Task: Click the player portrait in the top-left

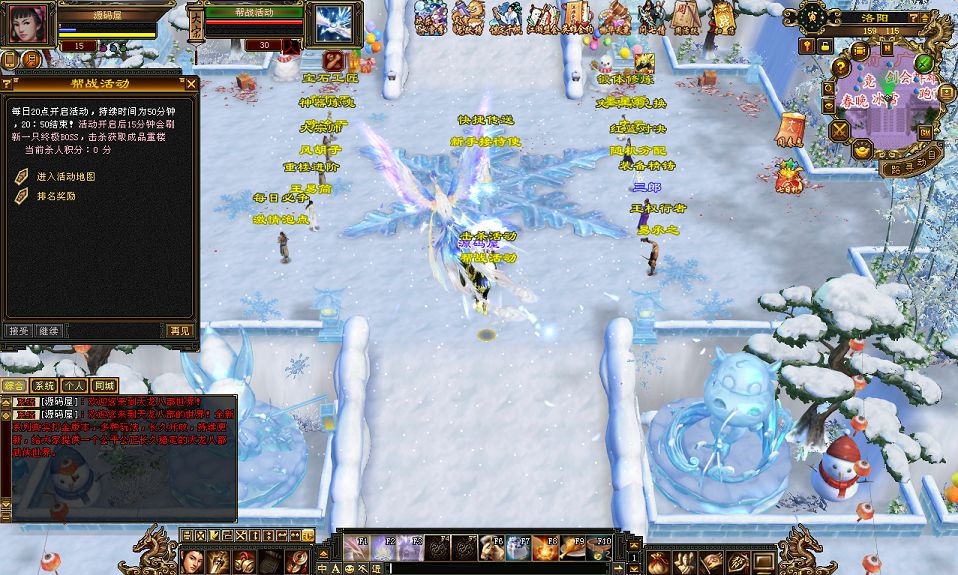Action: [26, 24]
